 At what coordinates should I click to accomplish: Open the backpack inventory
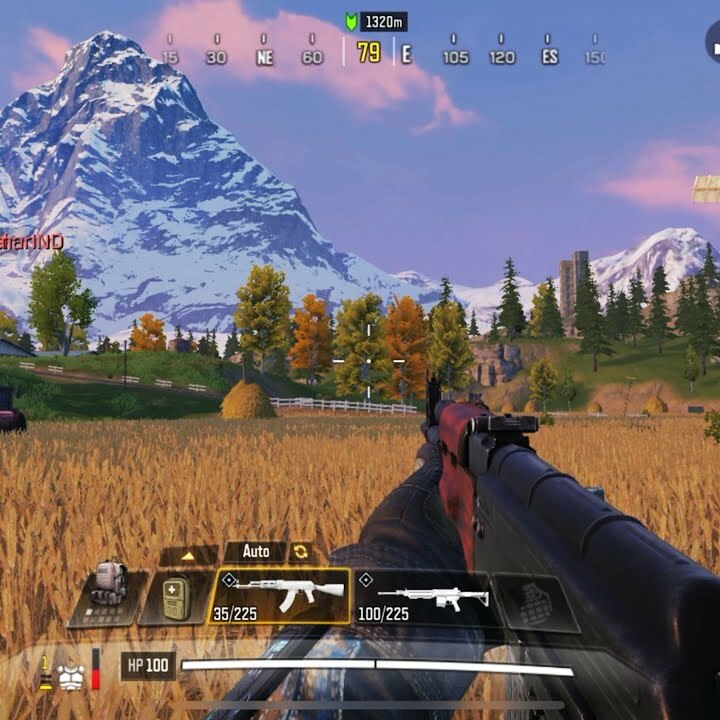click(108, 597)
